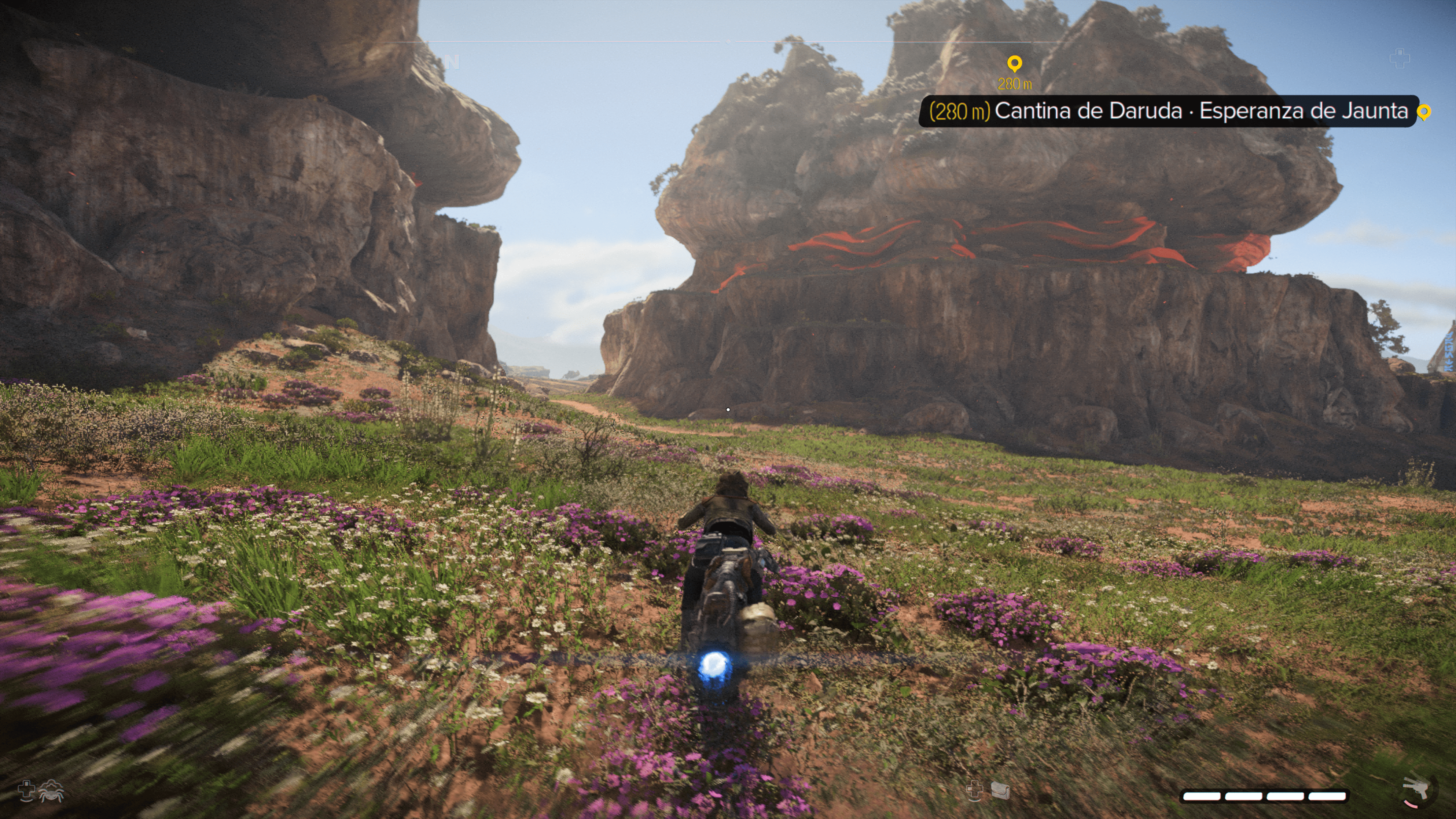Select the Cantina de Daruda objective tracker
This screenshot has width=1456, height=819.
(1168, 111)
